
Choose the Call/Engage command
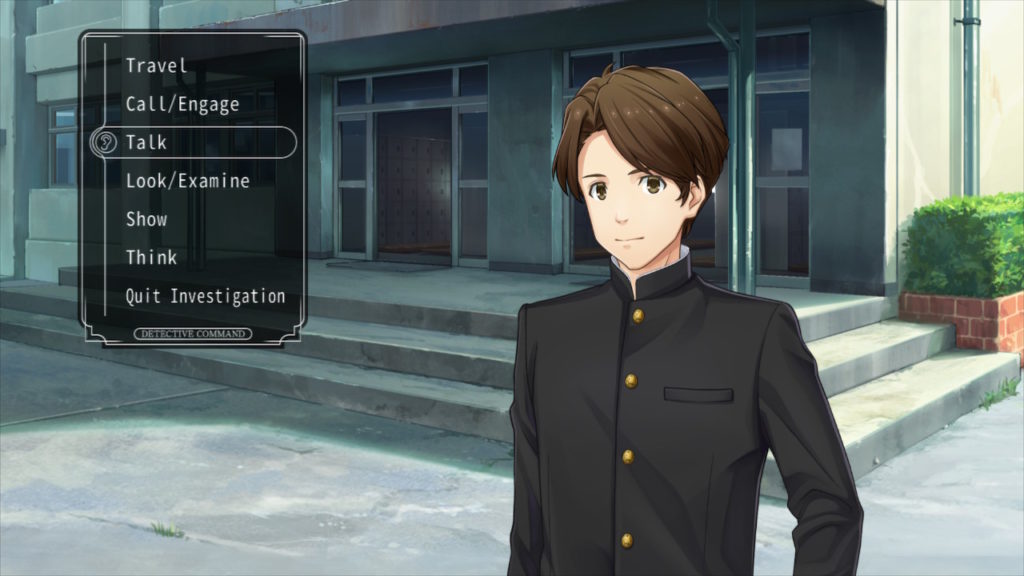(182, 104)
